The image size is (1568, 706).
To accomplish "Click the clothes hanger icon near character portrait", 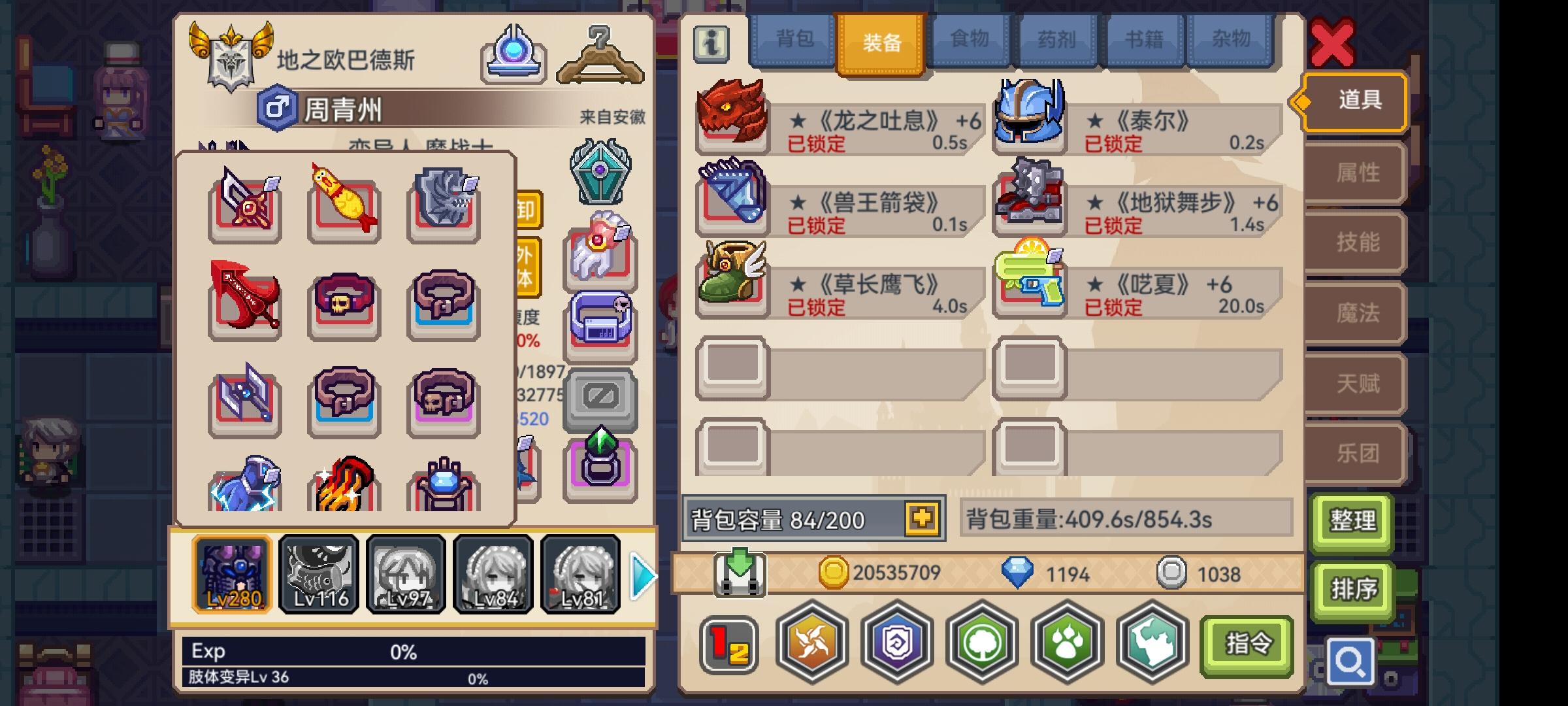I will click(599, 56).
